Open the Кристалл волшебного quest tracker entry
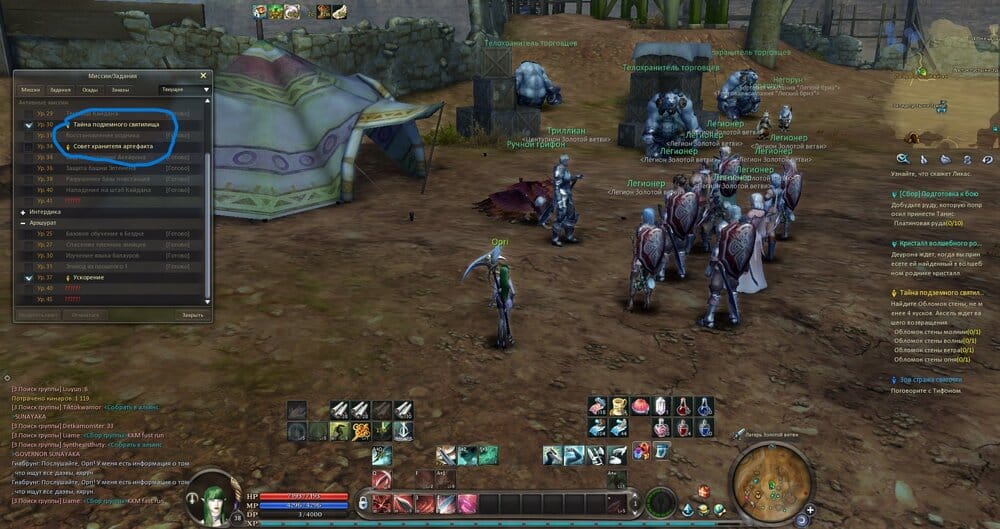 942,243
